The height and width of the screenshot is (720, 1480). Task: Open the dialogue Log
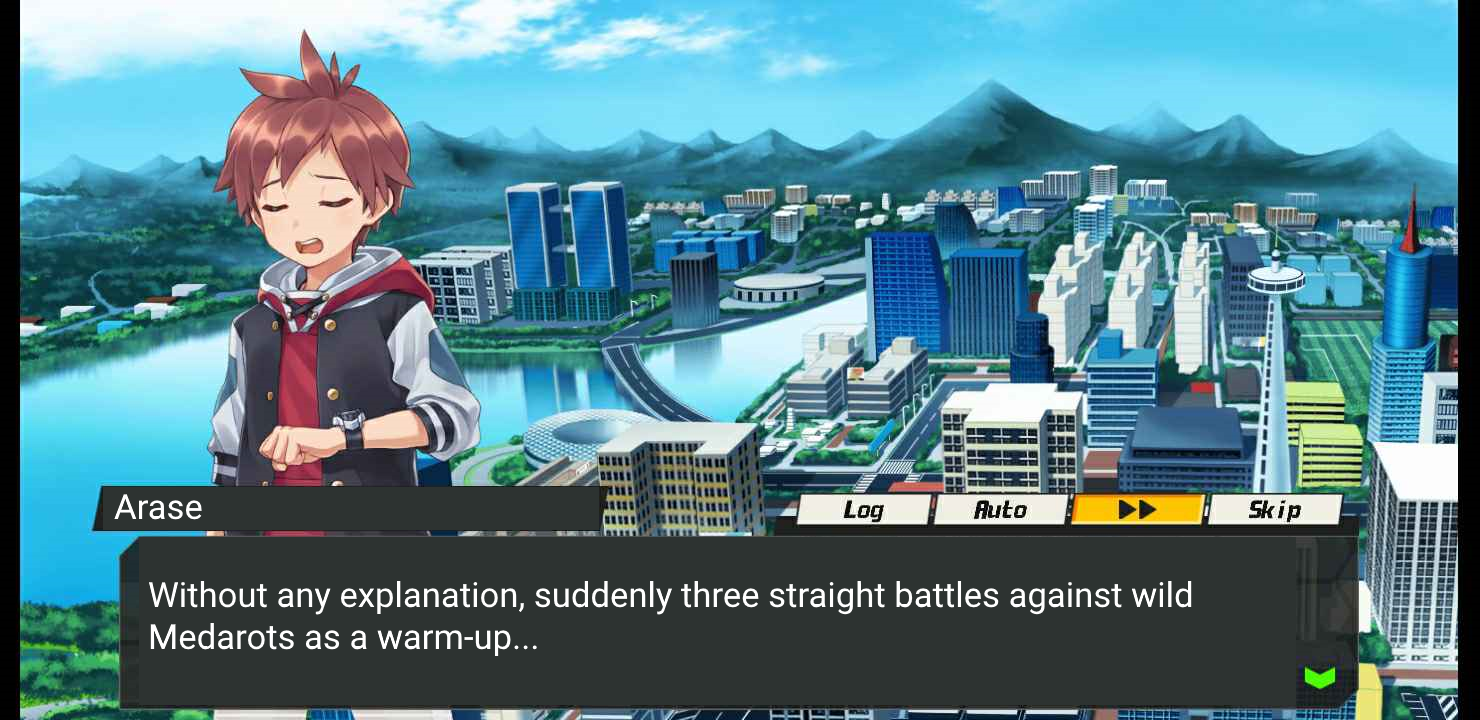[x=863, y=510]
